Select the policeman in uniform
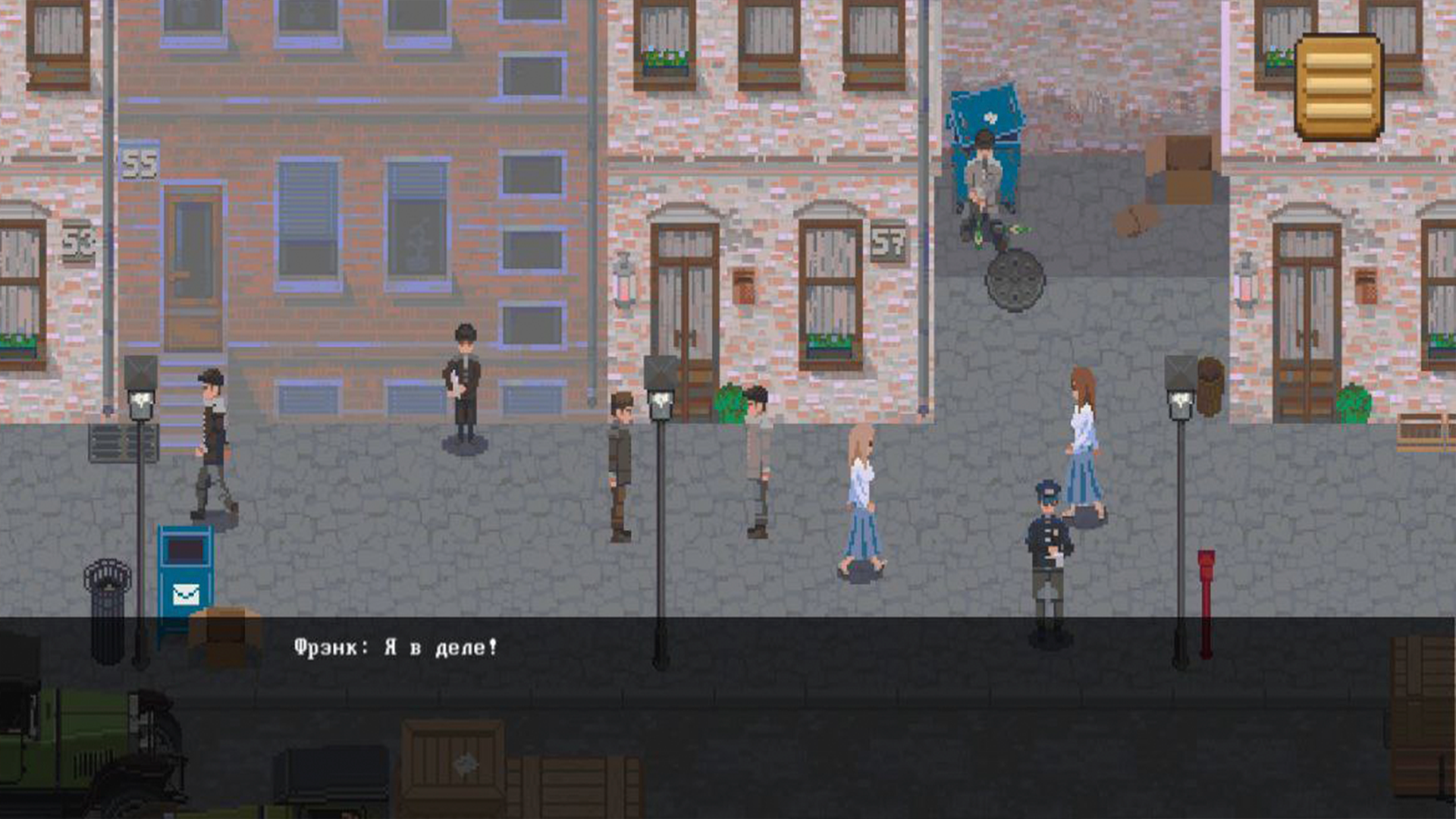This screenshot has height=819, width=1456. (x=1046, y=538)
